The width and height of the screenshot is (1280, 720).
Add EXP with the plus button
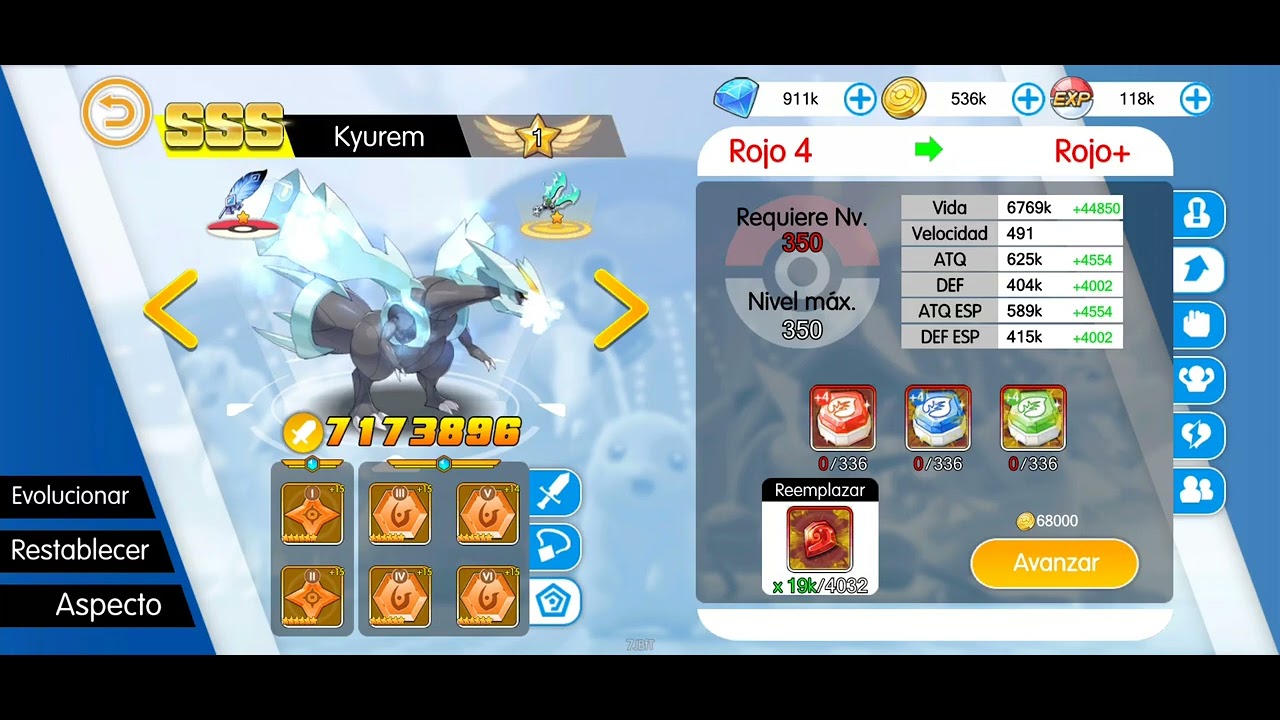click(1196, 99)
